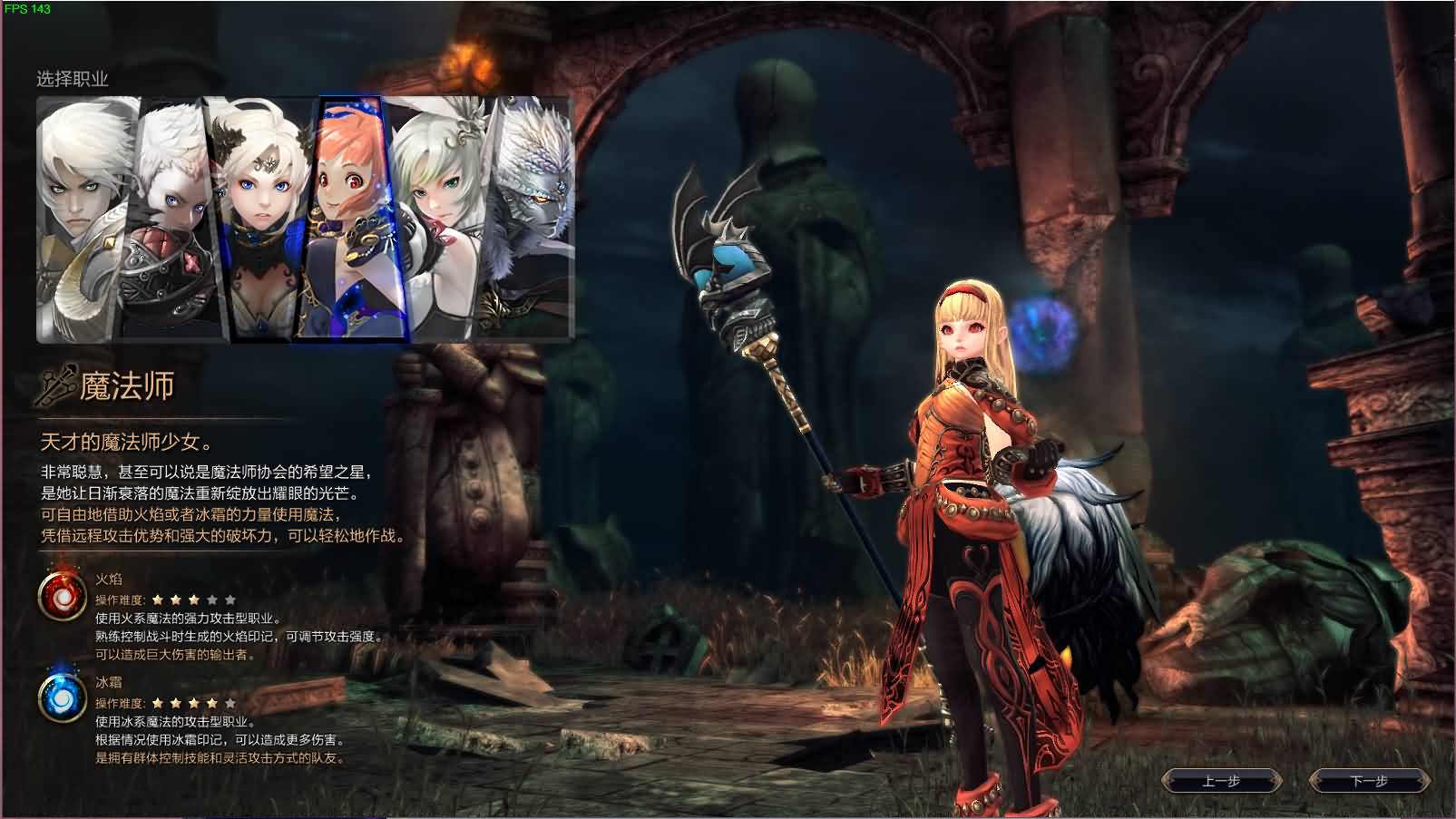Image resolution: width=1456 pixels, height=819 pixels.
Task: Click the wand icon beside the 魔法师 class title
Action: pos(56,383)
